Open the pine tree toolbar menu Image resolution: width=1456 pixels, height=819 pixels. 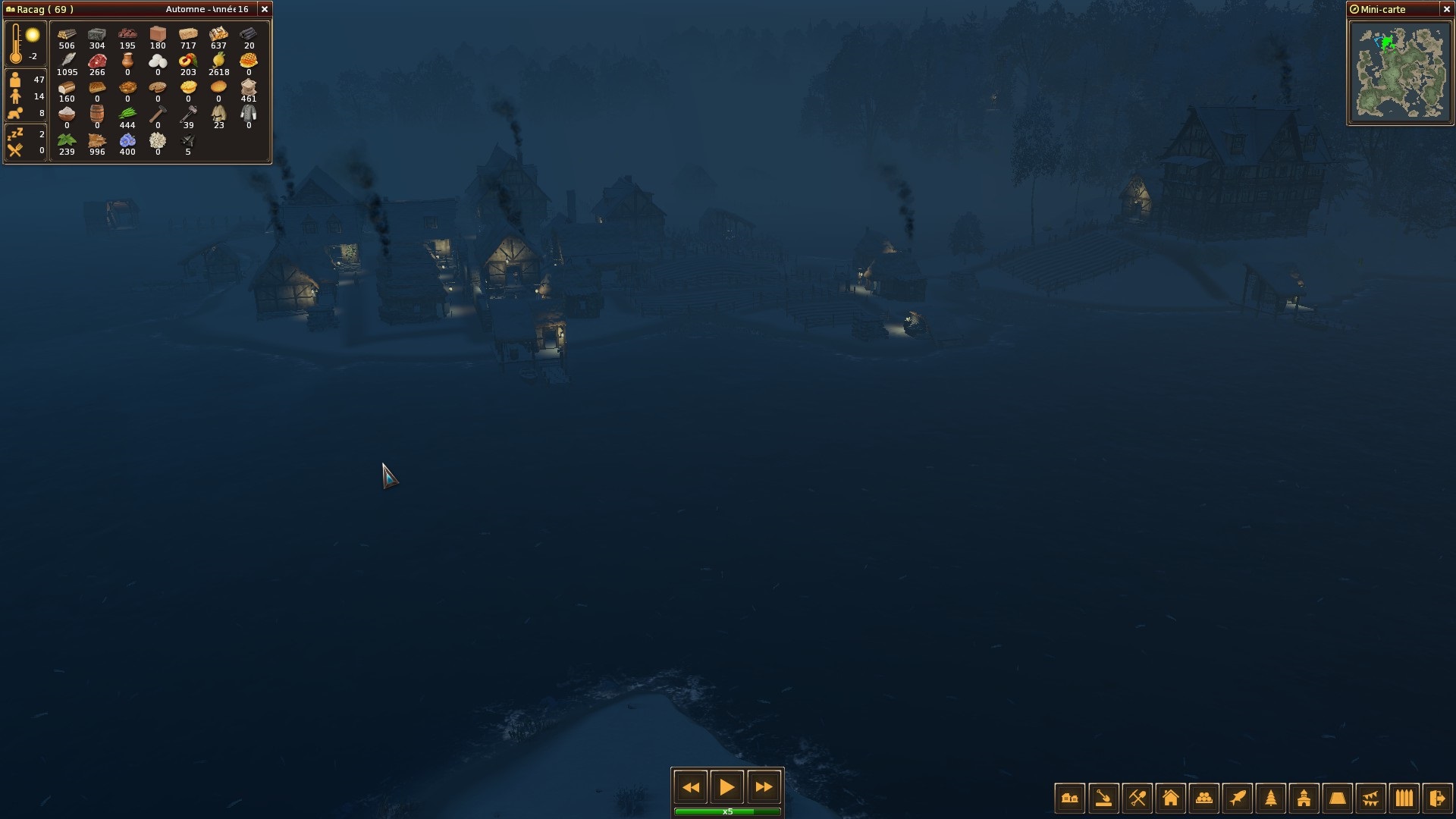click(x=1270, y=798)
